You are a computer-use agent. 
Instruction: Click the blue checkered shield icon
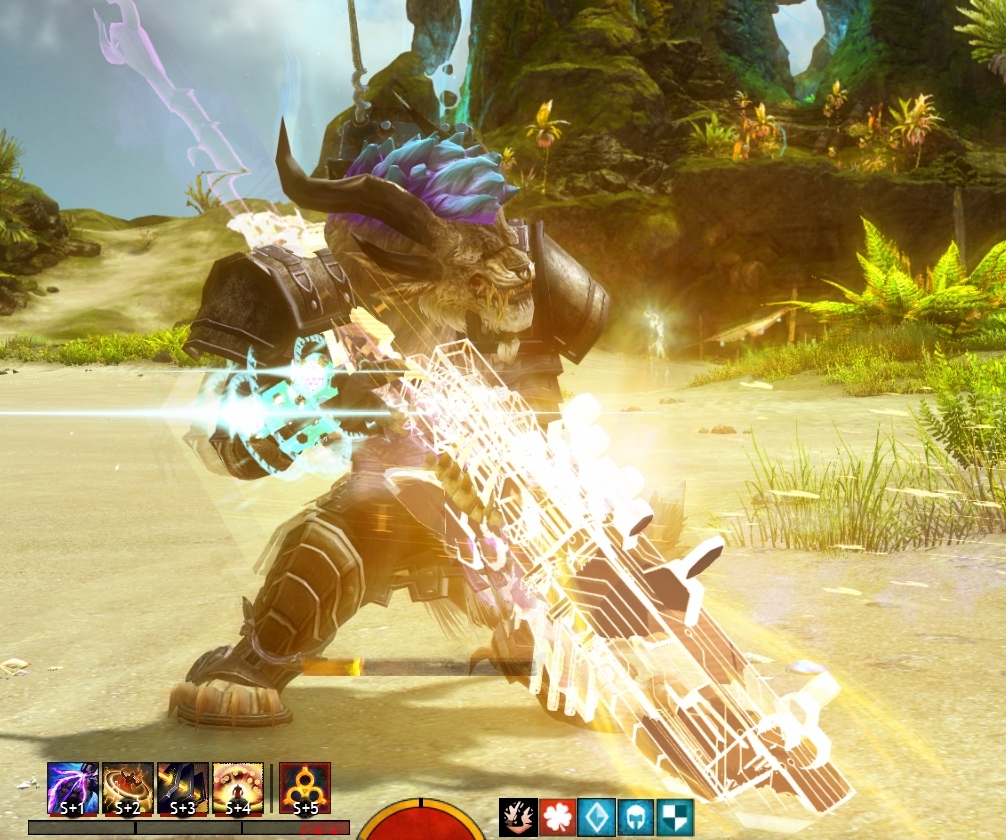(675, 817)
